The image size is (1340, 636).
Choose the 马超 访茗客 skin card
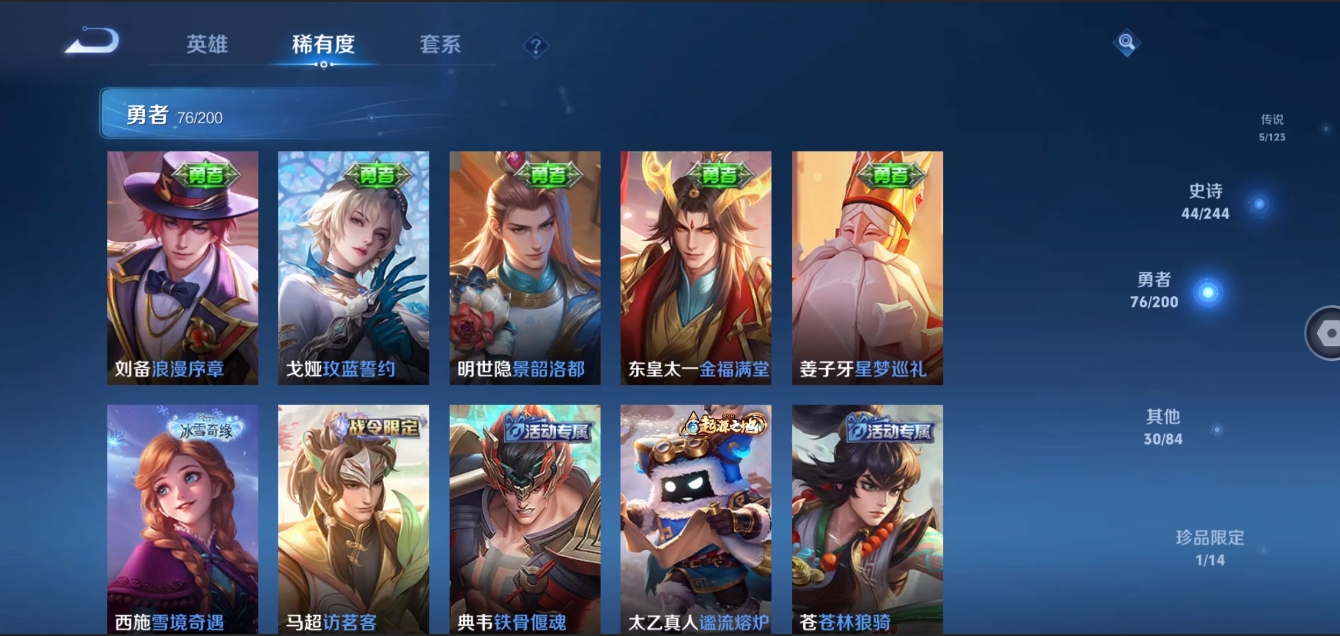353,518
